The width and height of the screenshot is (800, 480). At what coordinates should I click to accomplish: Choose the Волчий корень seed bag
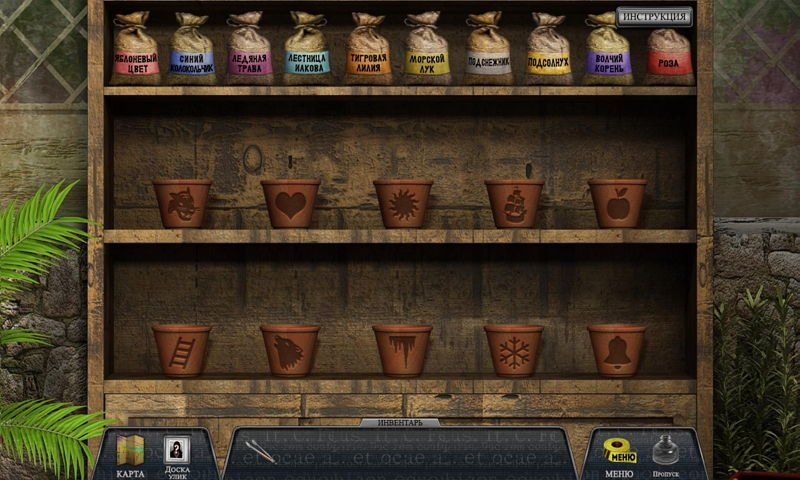[608, 50]
